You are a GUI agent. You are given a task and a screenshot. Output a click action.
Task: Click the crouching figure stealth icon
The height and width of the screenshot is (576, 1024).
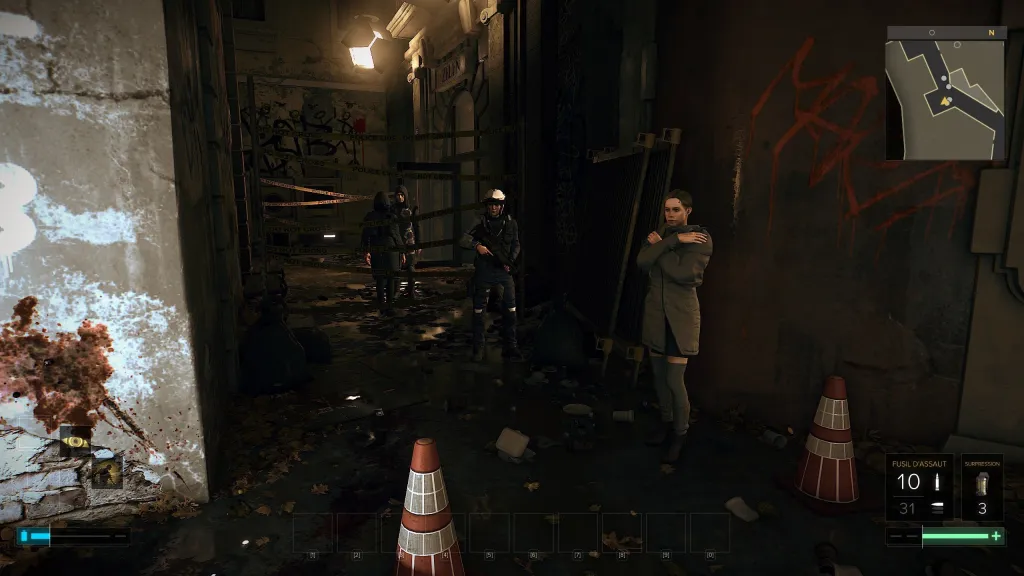[x=106, y=470]
